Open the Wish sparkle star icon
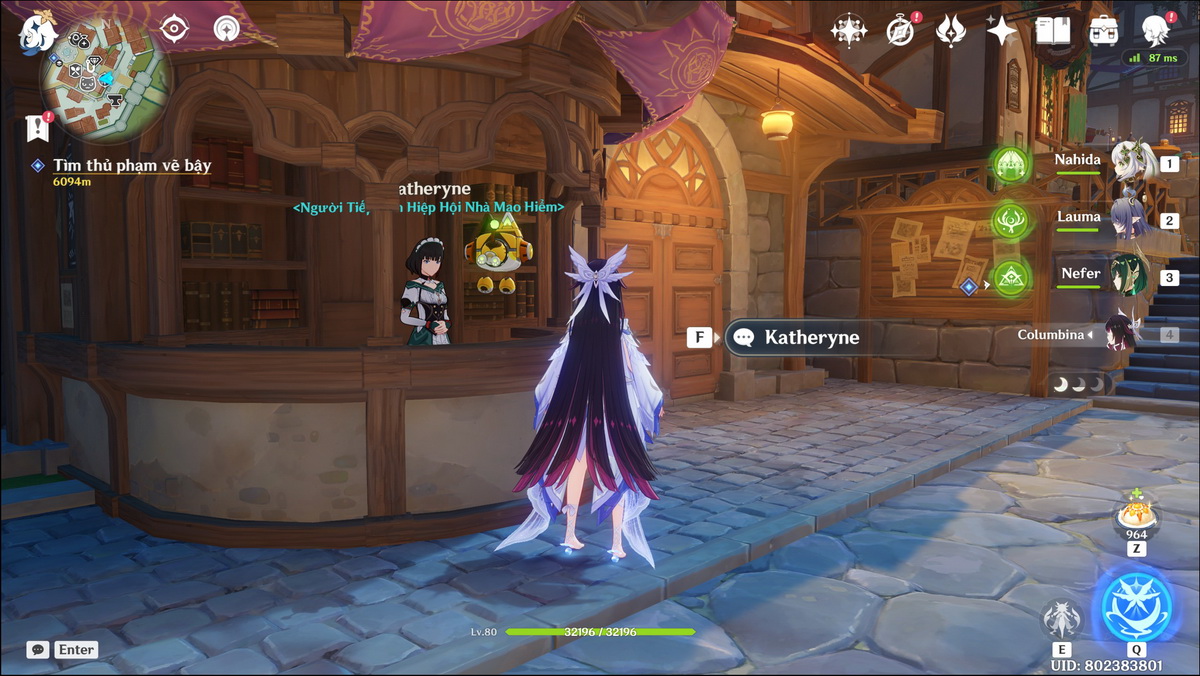The image size is (1200, 676). pyautogui.click(x=1001, y=31)
